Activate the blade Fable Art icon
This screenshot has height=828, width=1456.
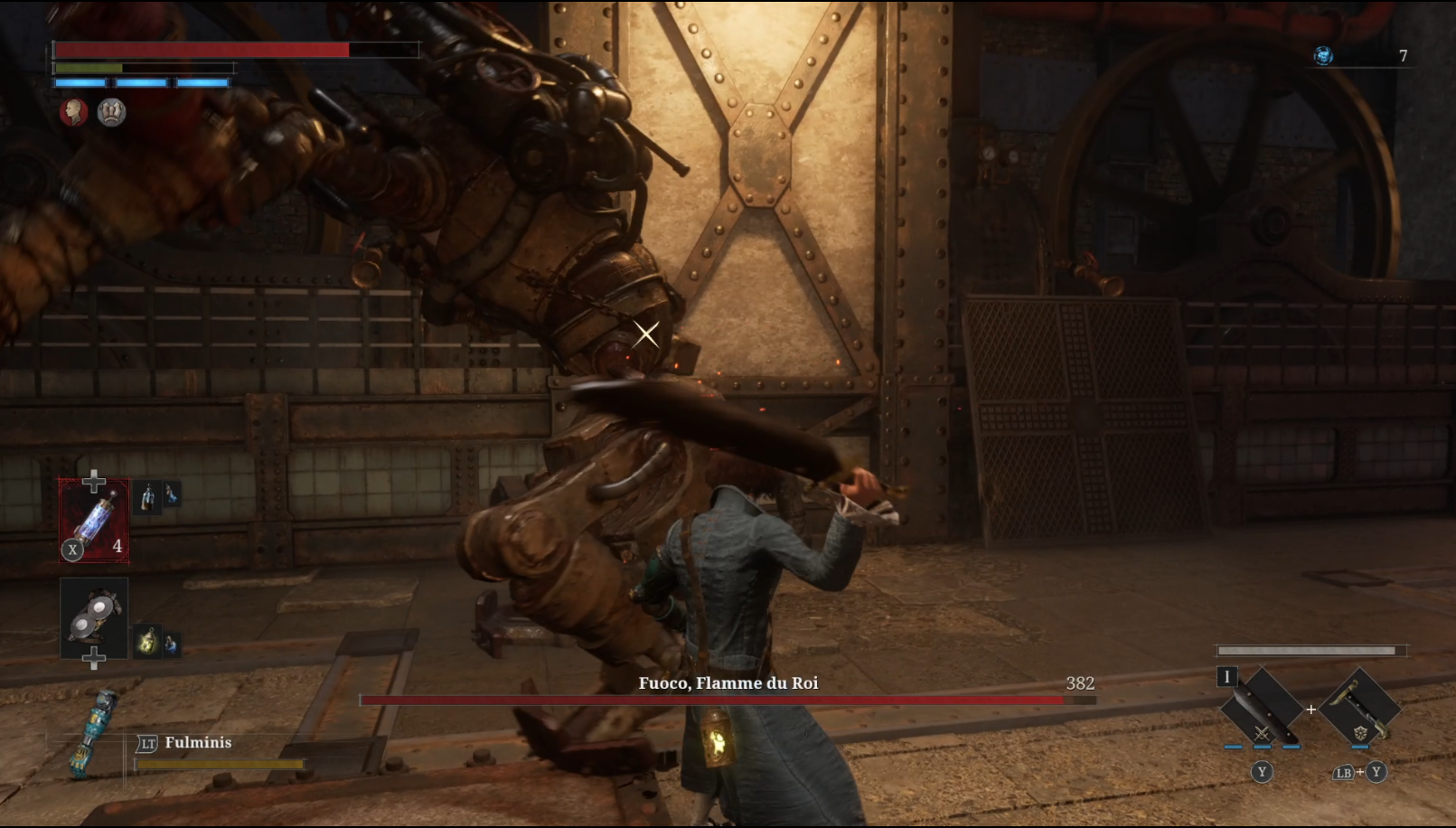pos(1262,710)
